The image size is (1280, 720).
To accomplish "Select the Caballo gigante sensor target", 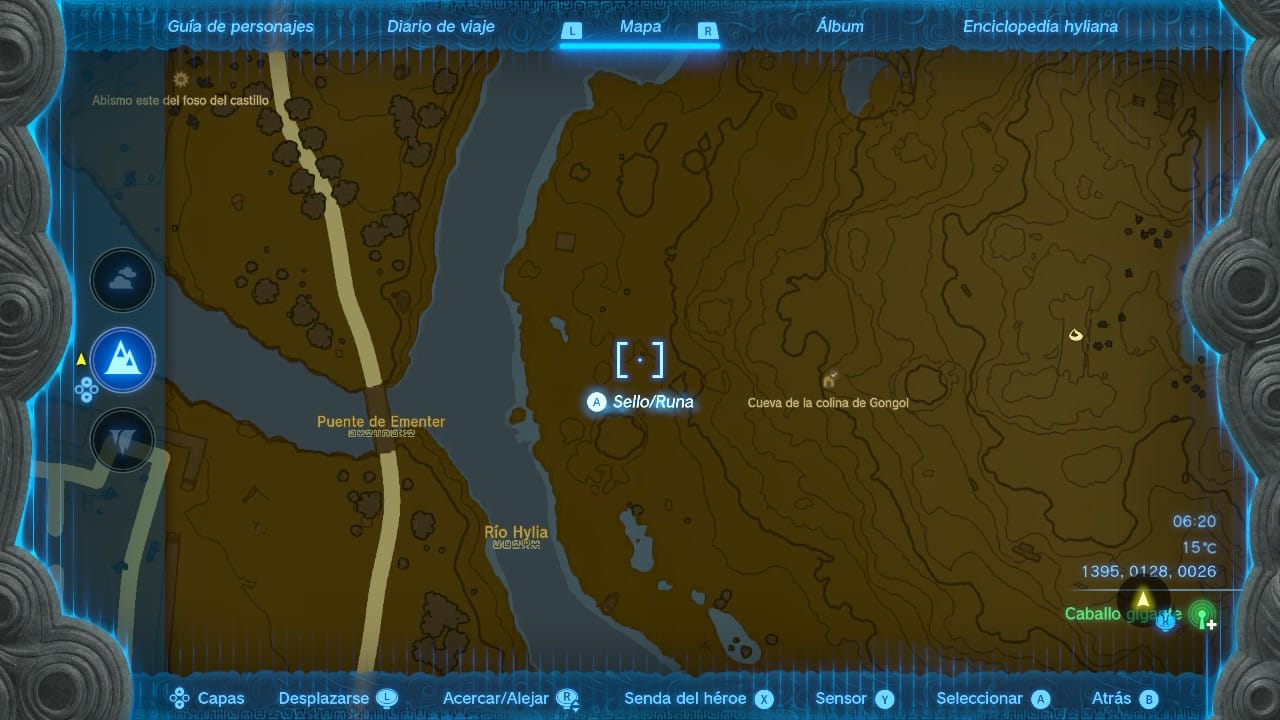I will click(x=1123, y=614).
